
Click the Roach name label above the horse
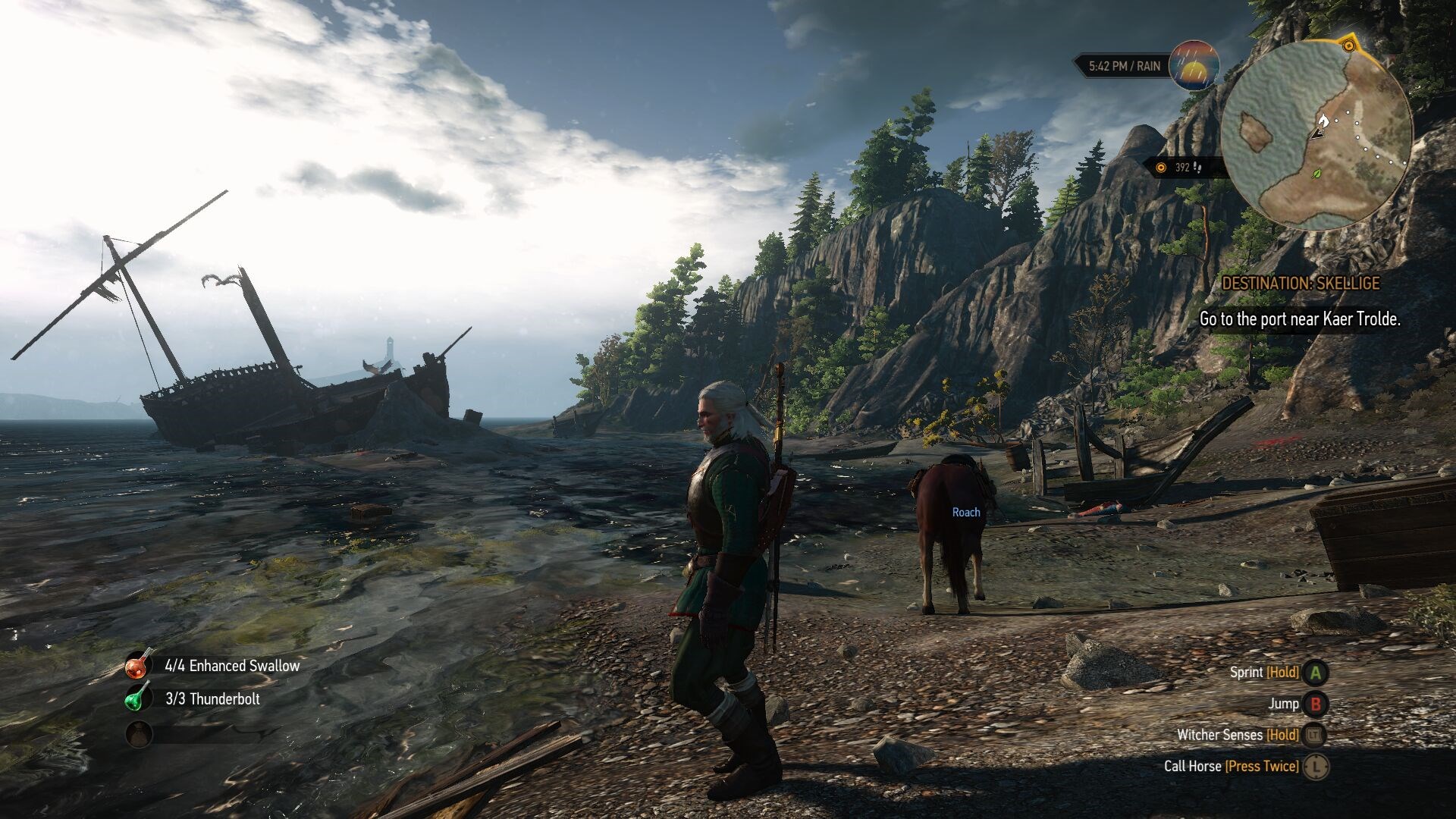965,513
